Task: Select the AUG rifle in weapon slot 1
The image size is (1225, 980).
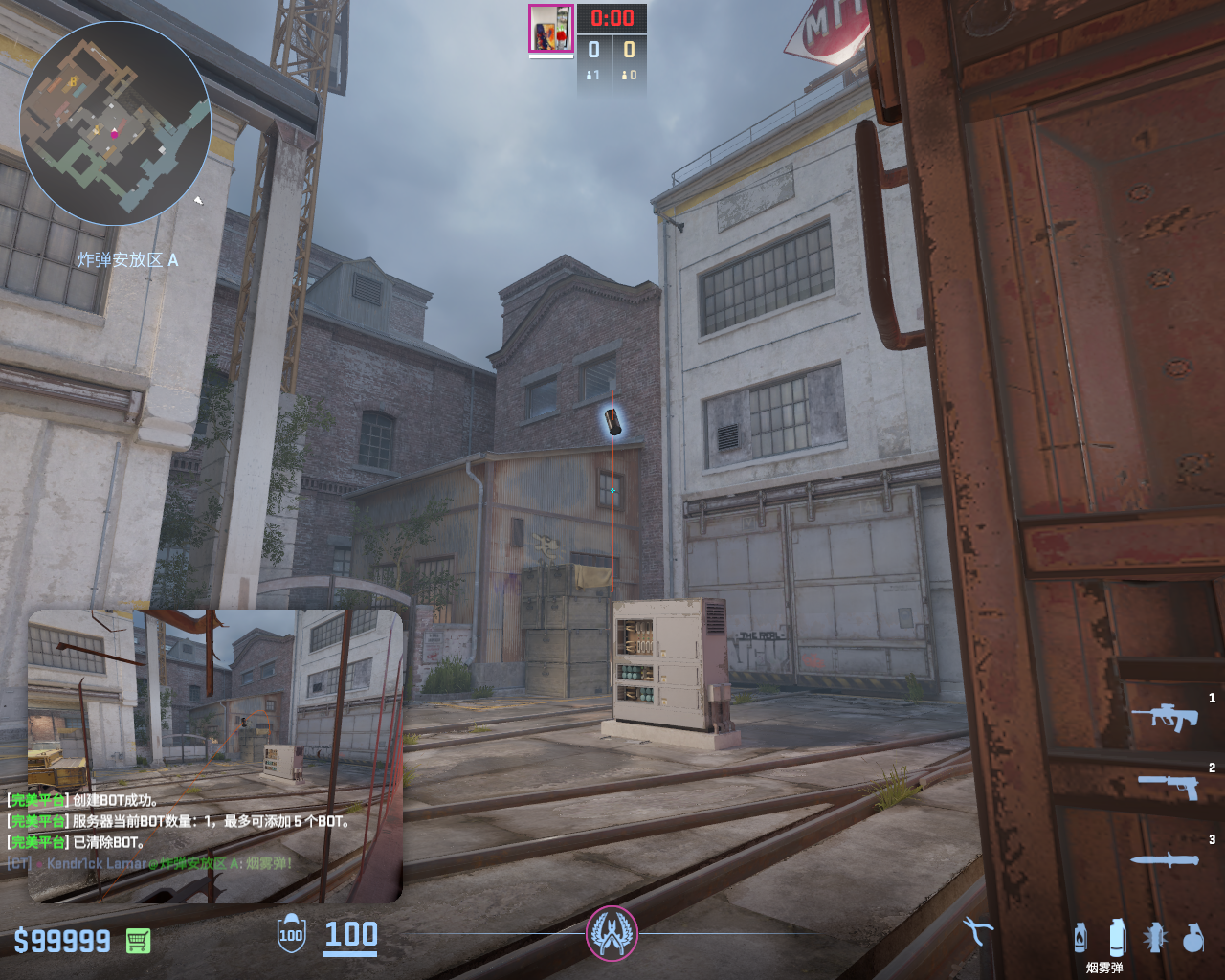Action: click(1165, 716)
